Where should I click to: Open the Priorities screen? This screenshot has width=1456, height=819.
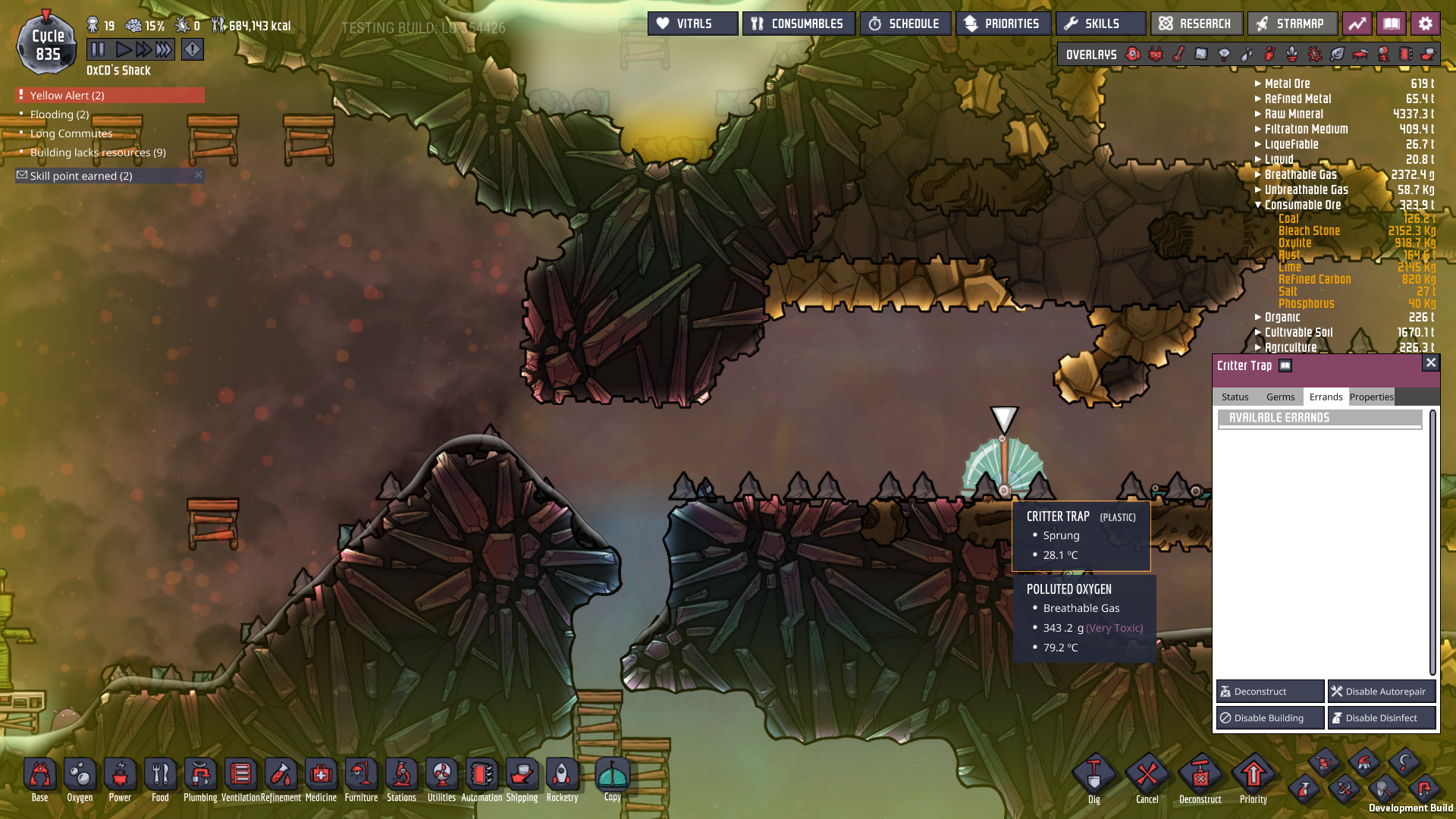1003,24
